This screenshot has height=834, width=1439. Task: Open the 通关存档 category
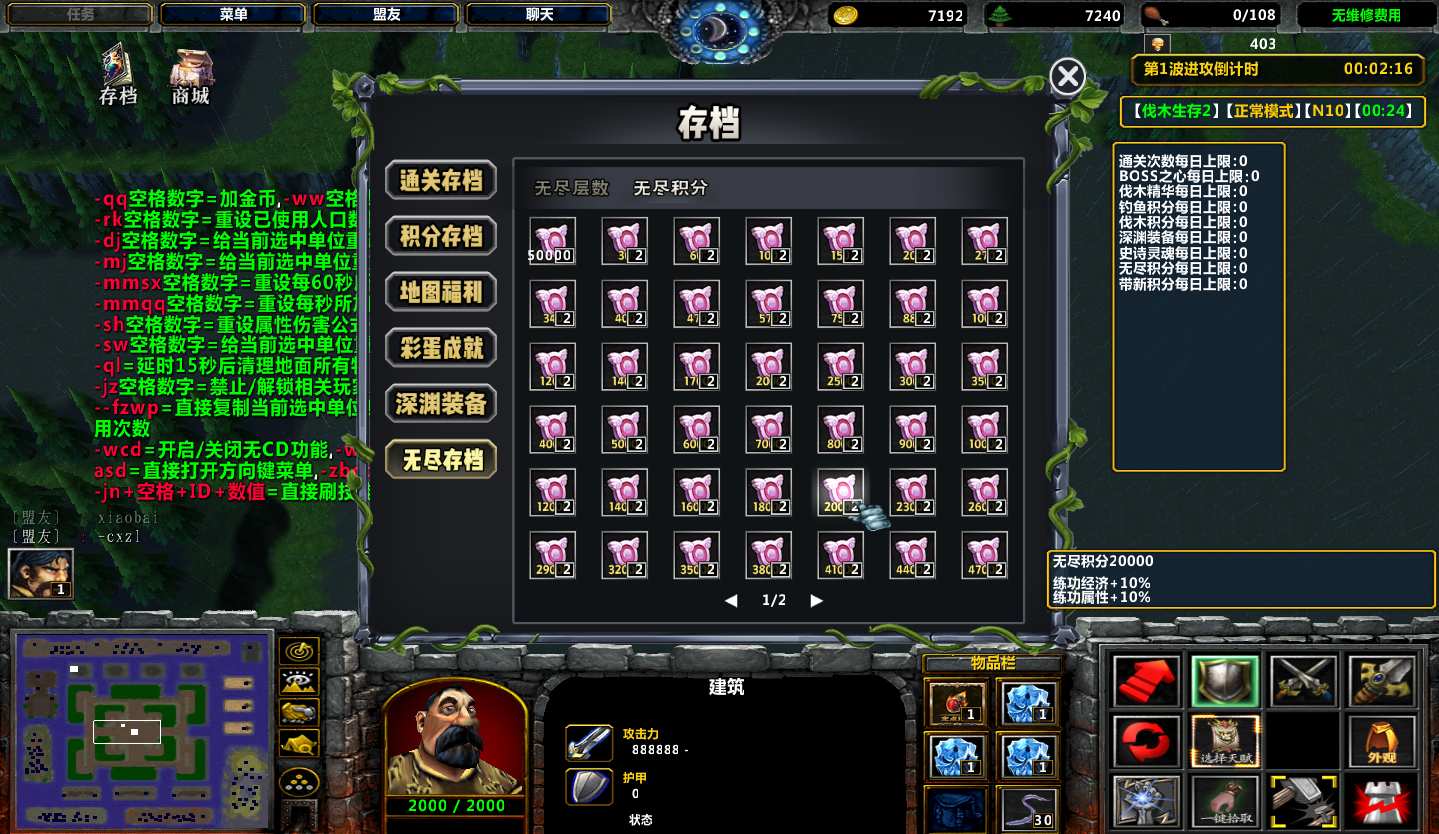tap(441, 180)
